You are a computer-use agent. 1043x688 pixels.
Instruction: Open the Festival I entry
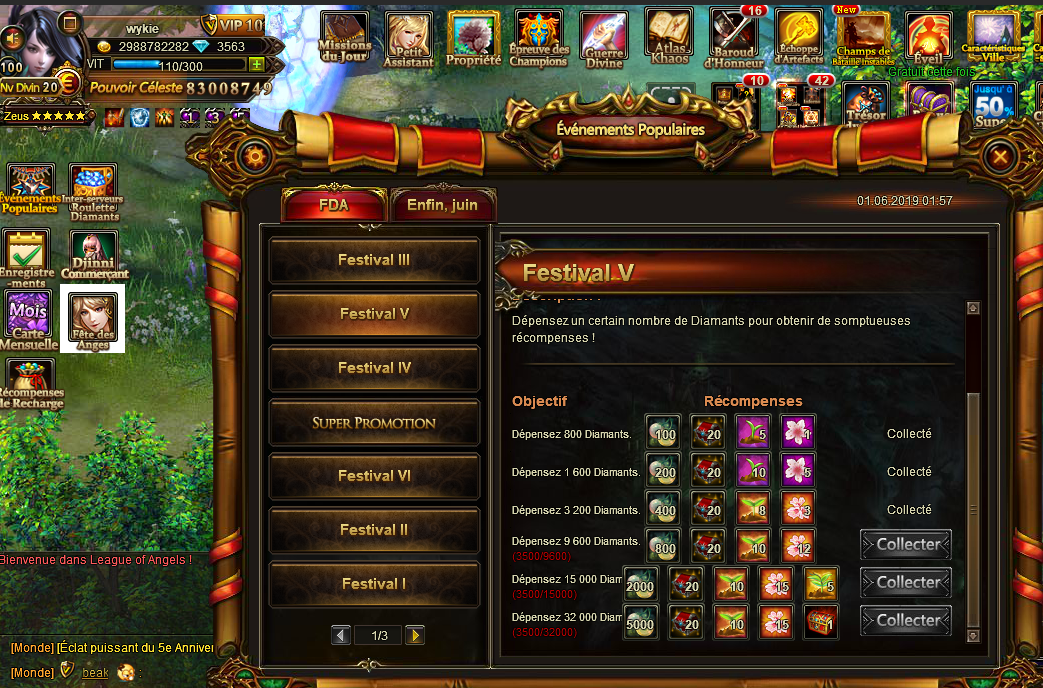click(x=374, y=584)
